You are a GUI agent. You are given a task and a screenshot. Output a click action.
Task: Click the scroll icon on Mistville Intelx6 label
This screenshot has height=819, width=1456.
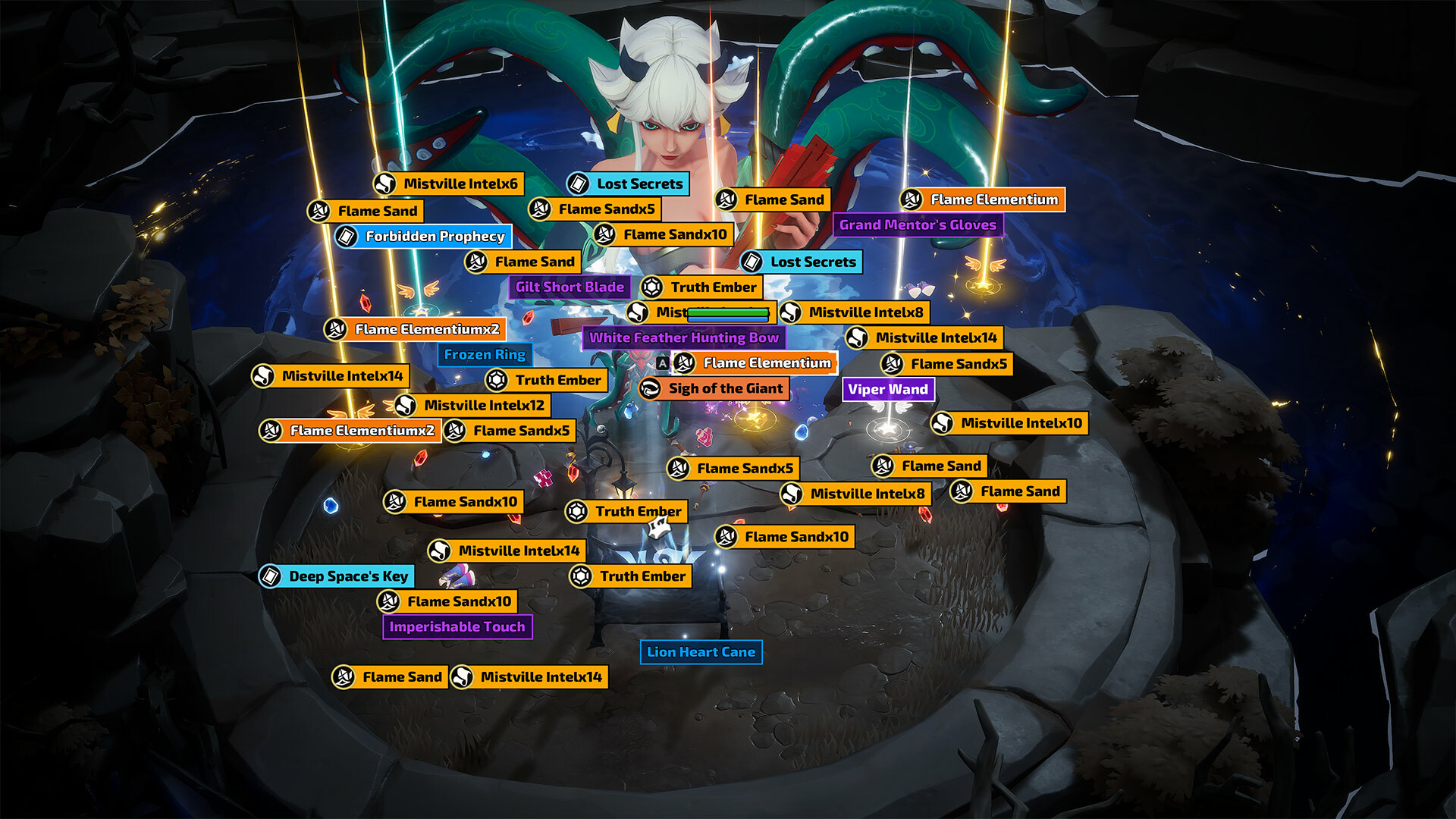point(387,184)
